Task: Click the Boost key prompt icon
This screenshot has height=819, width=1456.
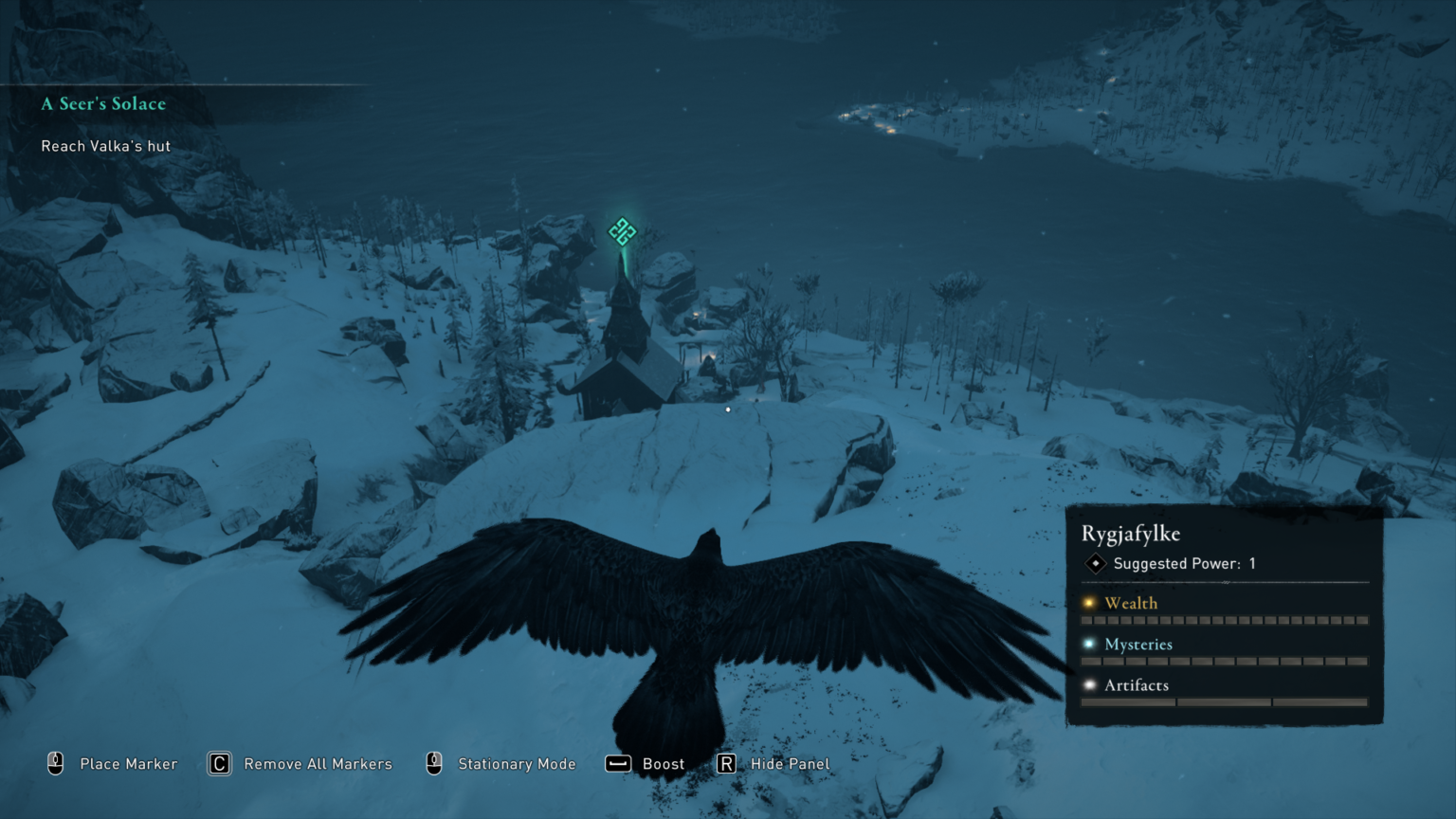Action: 617,763
